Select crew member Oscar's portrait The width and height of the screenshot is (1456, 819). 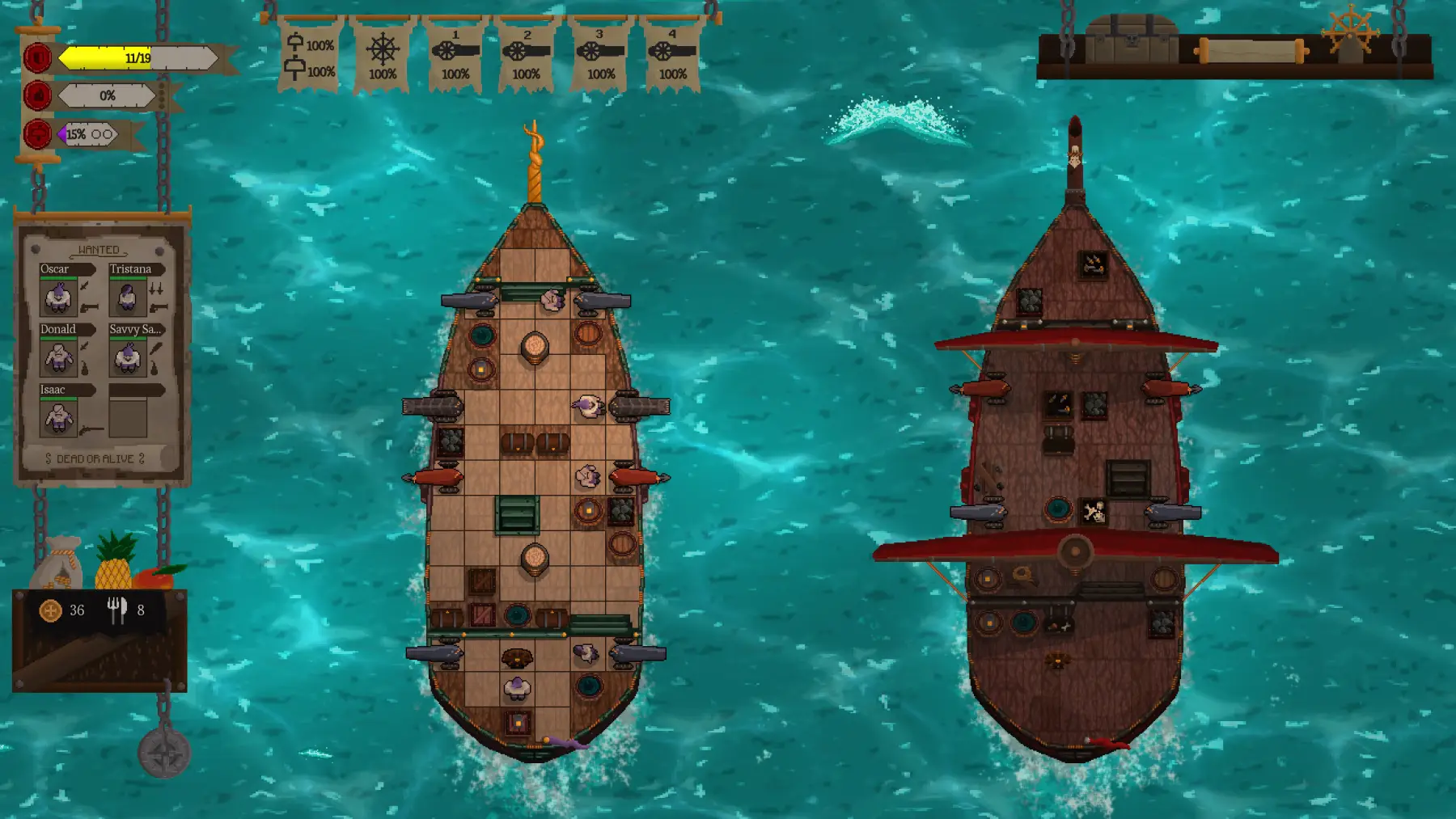pyautogui.click(x=58, y=297)
